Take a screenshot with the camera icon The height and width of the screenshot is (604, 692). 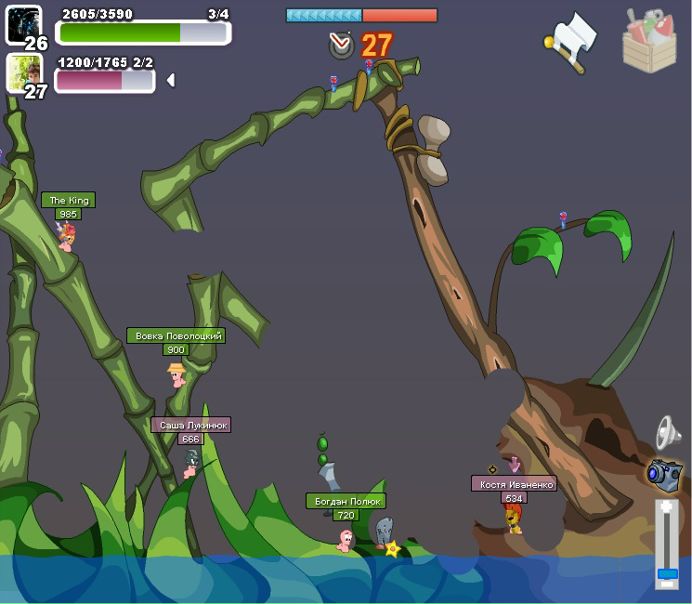pyautogui.click(x=663, y=474)
